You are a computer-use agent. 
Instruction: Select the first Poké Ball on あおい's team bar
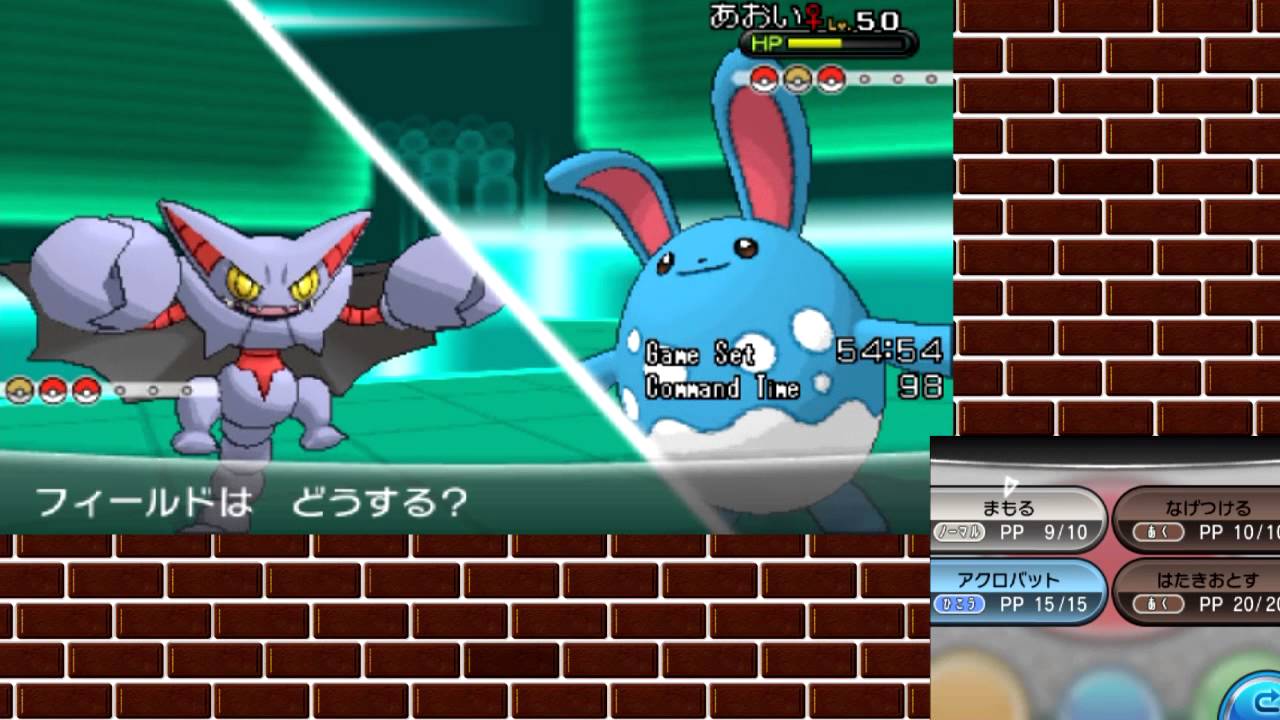coord(762,78)
